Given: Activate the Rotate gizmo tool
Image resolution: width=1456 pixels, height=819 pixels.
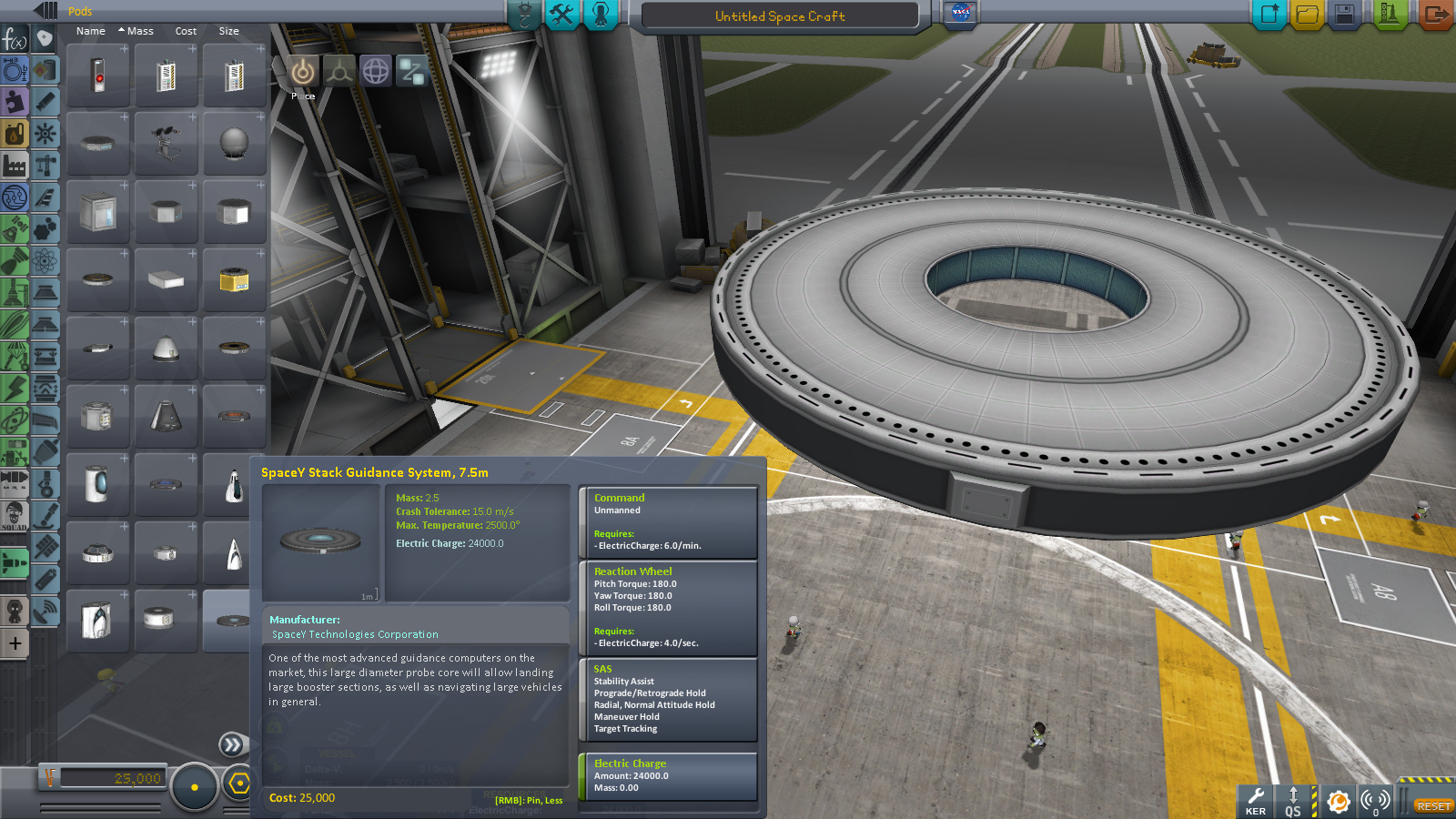Looking at the screenshot, I should [376, 71].
